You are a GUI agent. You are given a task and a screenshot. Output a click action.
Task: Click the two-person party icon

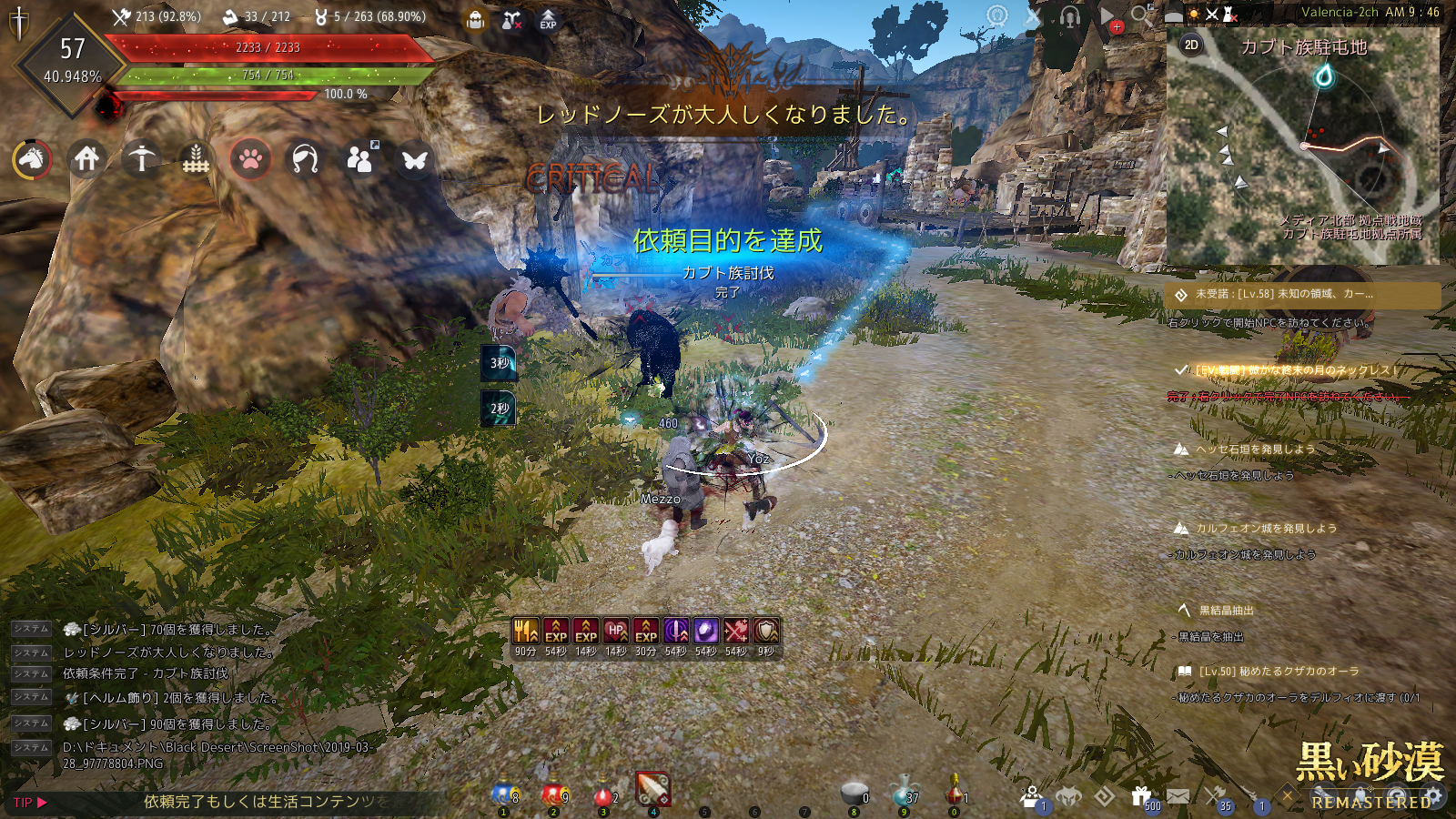[360, 160]
